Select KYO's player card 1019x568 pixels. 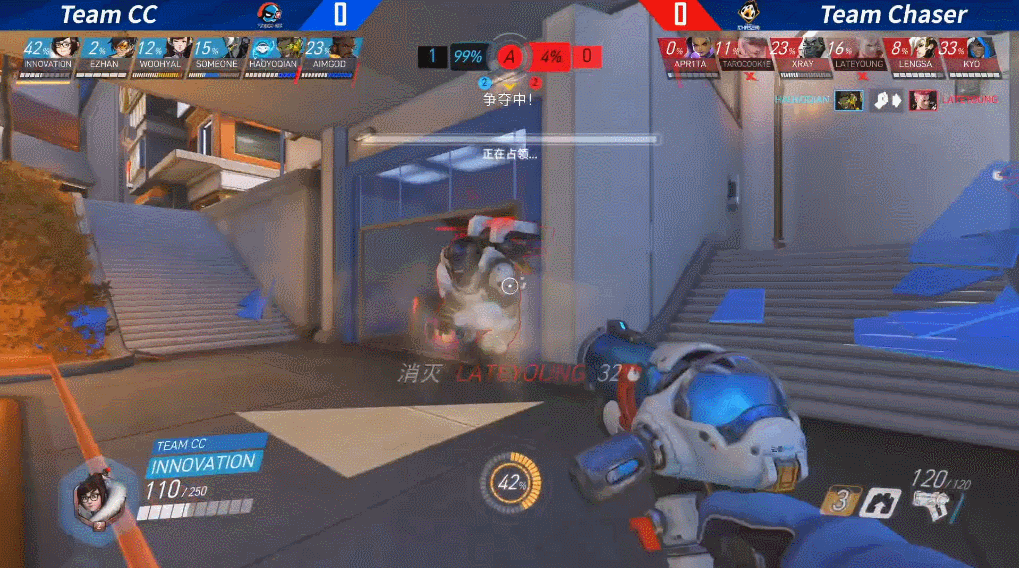click(x=970, y=52)
